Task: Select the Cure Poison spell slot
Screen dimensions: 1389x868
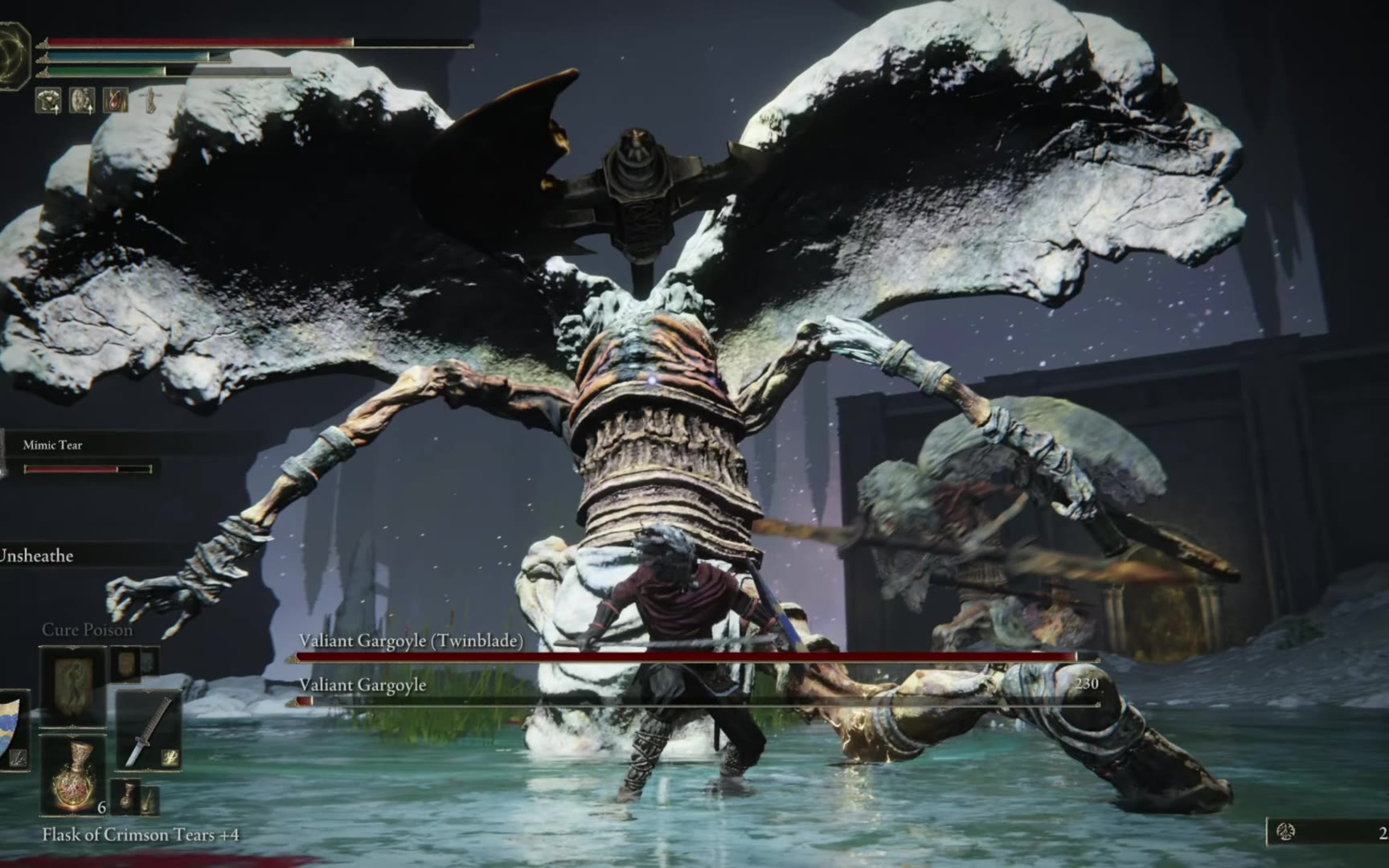Action: 72,685
